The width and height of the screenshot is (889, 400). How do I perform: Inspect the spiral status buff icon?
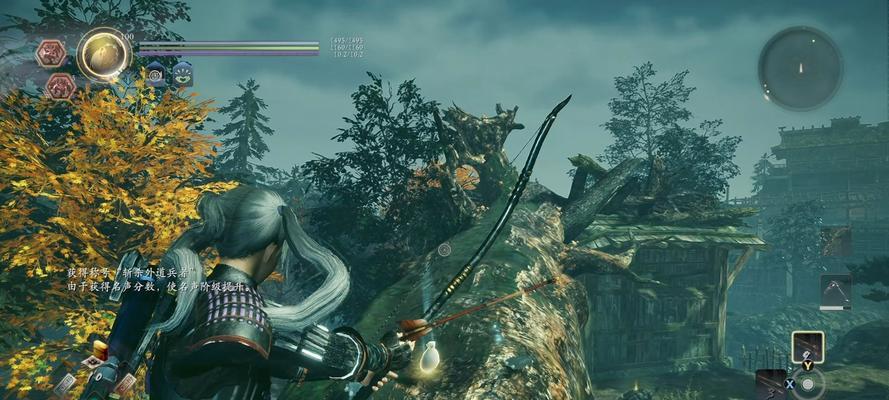click(156, 73)
